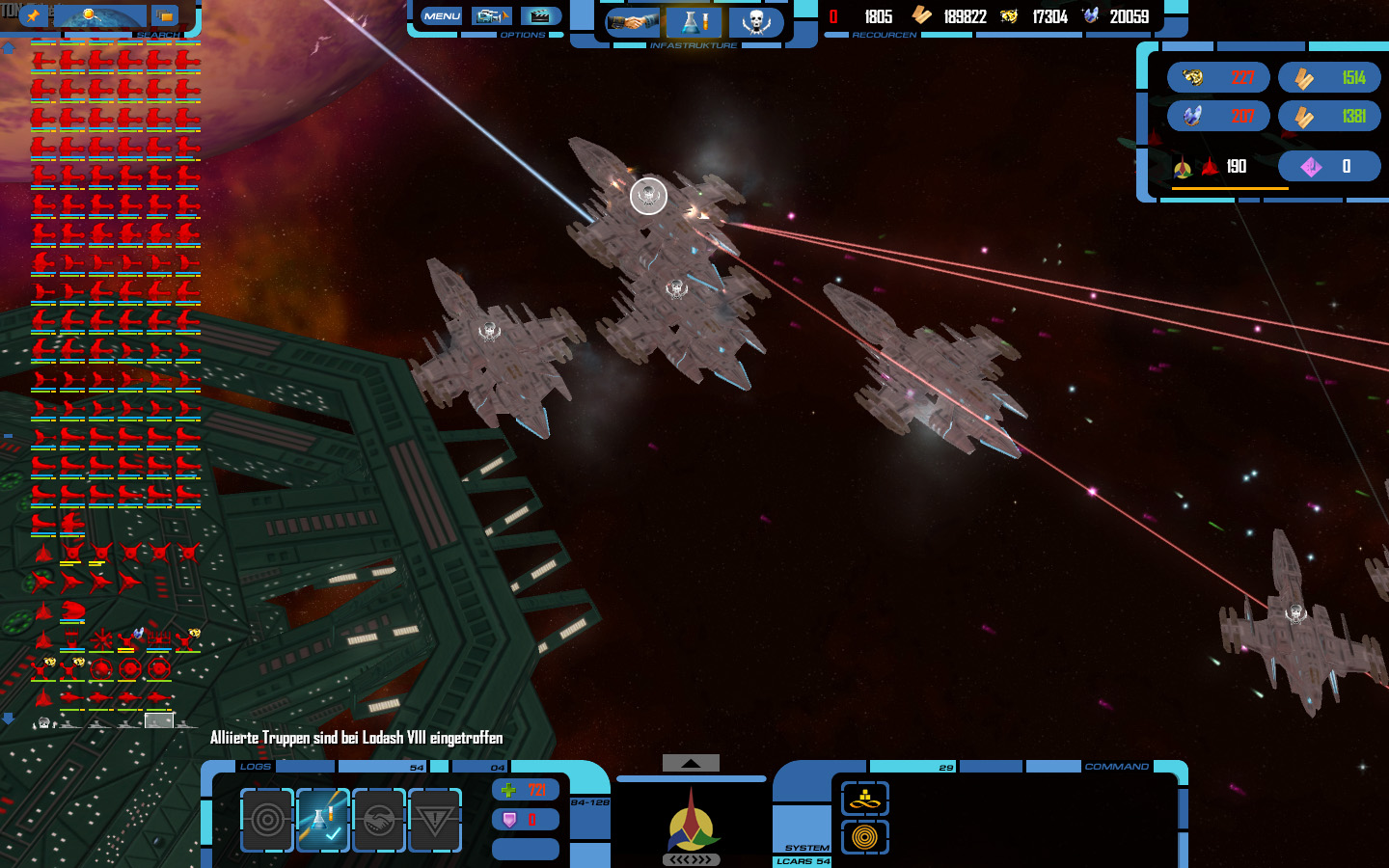The width and height of the screenshot is (1389, 868).
Task: Open the stacked folders button
Action: pyautogui.click(x=165, y=15)
